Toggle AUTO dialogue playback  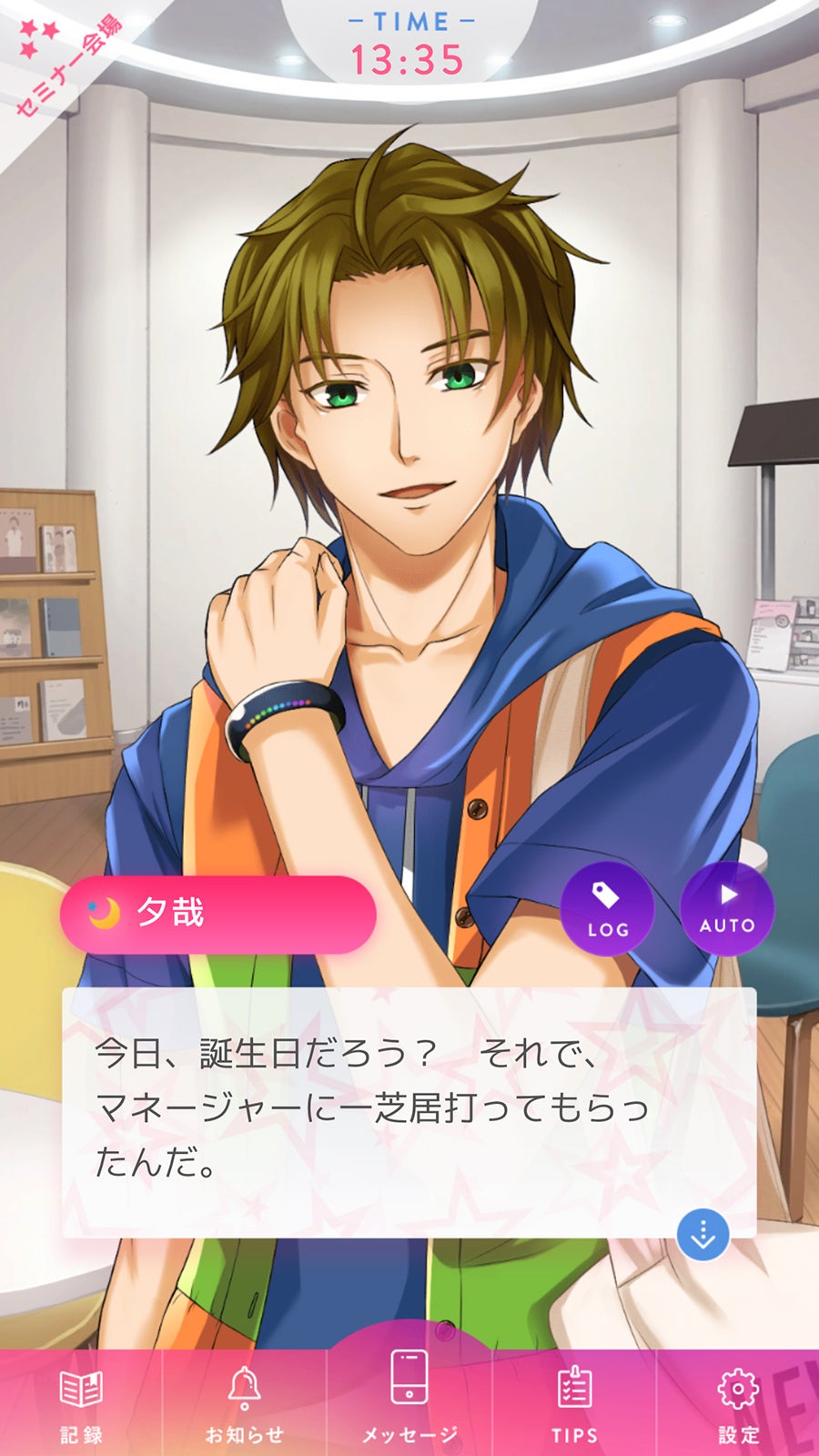click(727, 908)
